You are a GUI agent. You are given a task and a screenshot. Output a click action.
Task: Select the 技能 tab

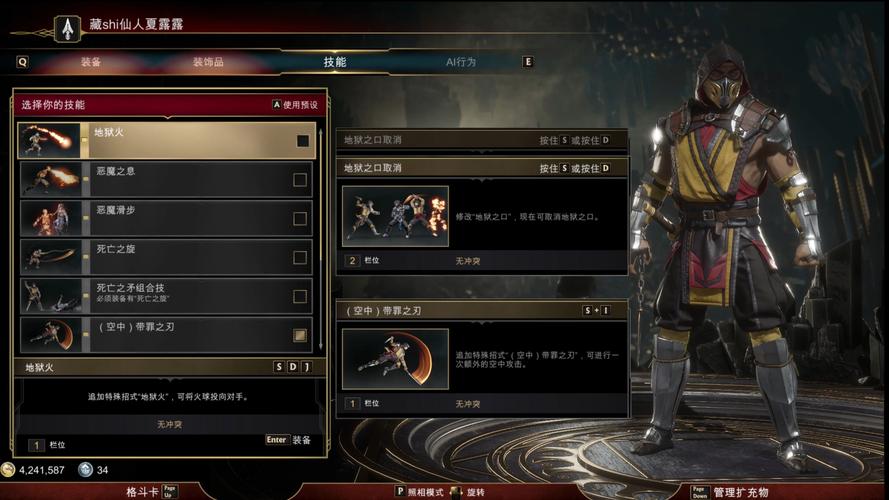pyautogui.click(x=334, y=62)
